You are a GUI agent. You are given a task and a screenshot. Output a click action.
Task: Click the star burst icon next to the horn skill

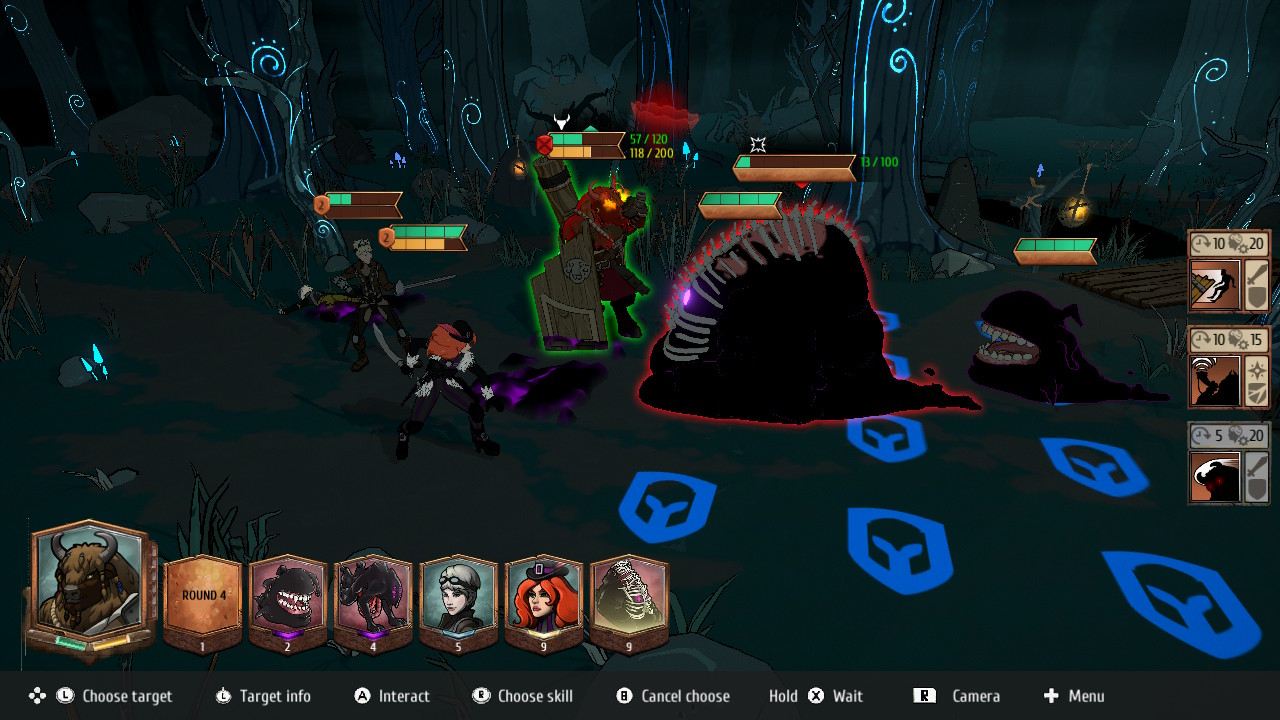pos(1258,368)
